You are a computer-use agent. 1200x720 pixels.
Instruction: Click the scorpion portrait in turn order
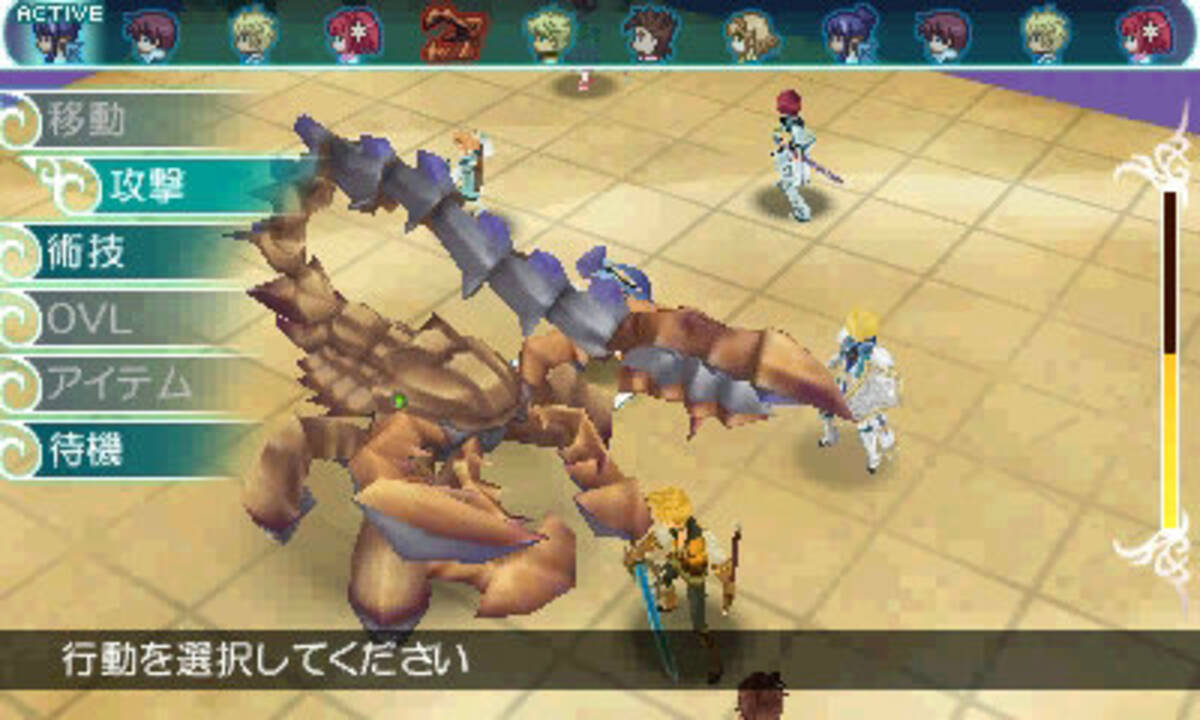(x=447, y=32)
